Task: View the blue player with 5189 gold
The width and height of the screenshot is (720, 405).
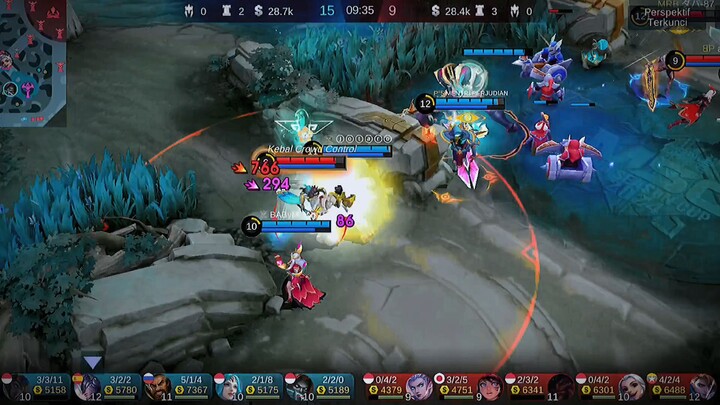Action: (320, 386)
